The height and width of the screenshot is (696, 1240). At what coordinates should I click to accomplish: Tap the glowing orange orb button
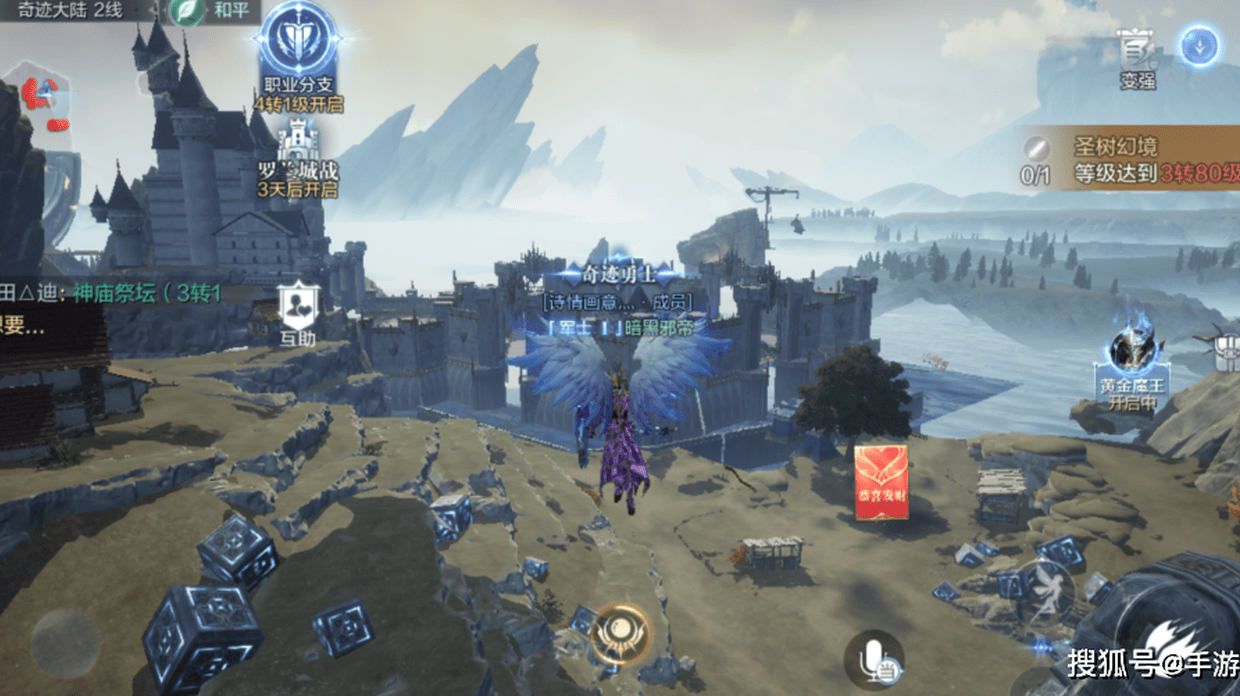point(621,632)
